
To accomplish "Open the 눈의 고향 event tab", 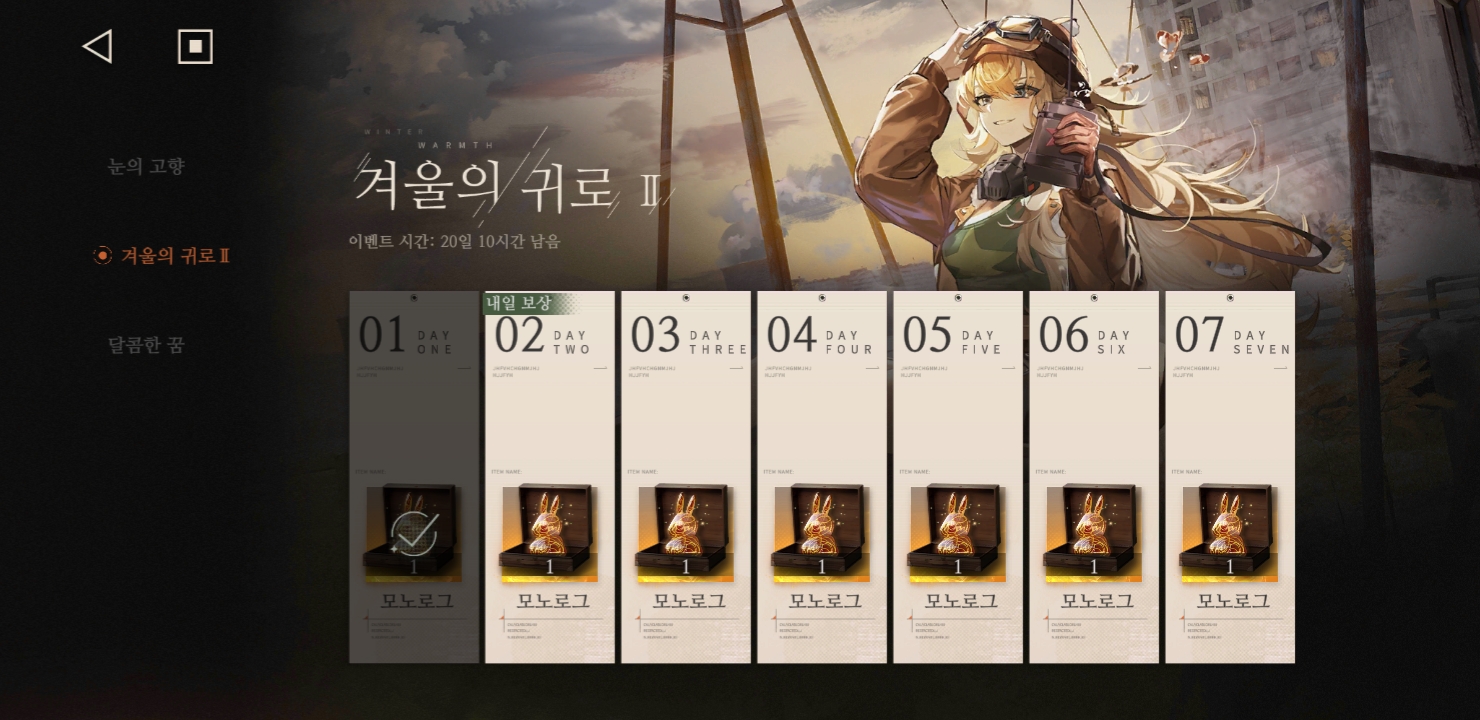I will tap(146, 166).
